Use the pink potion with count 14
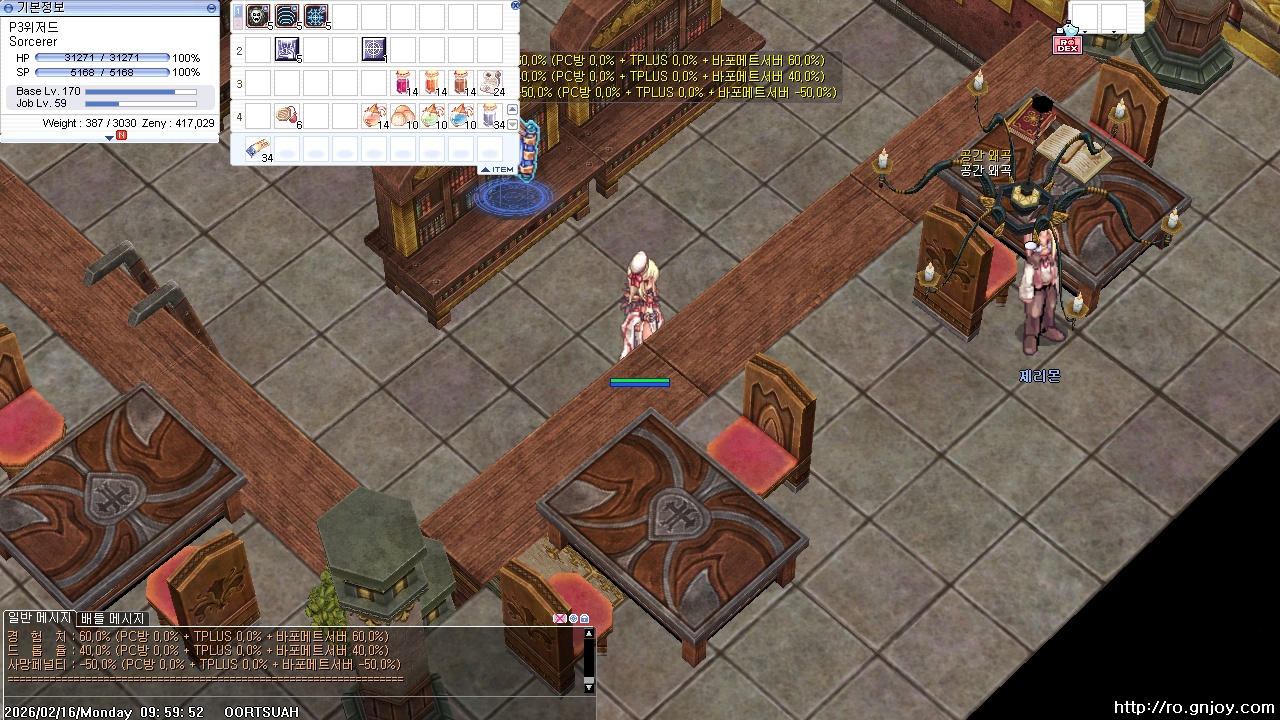Viewport: 1280px width, 720px height. (403, 82)
